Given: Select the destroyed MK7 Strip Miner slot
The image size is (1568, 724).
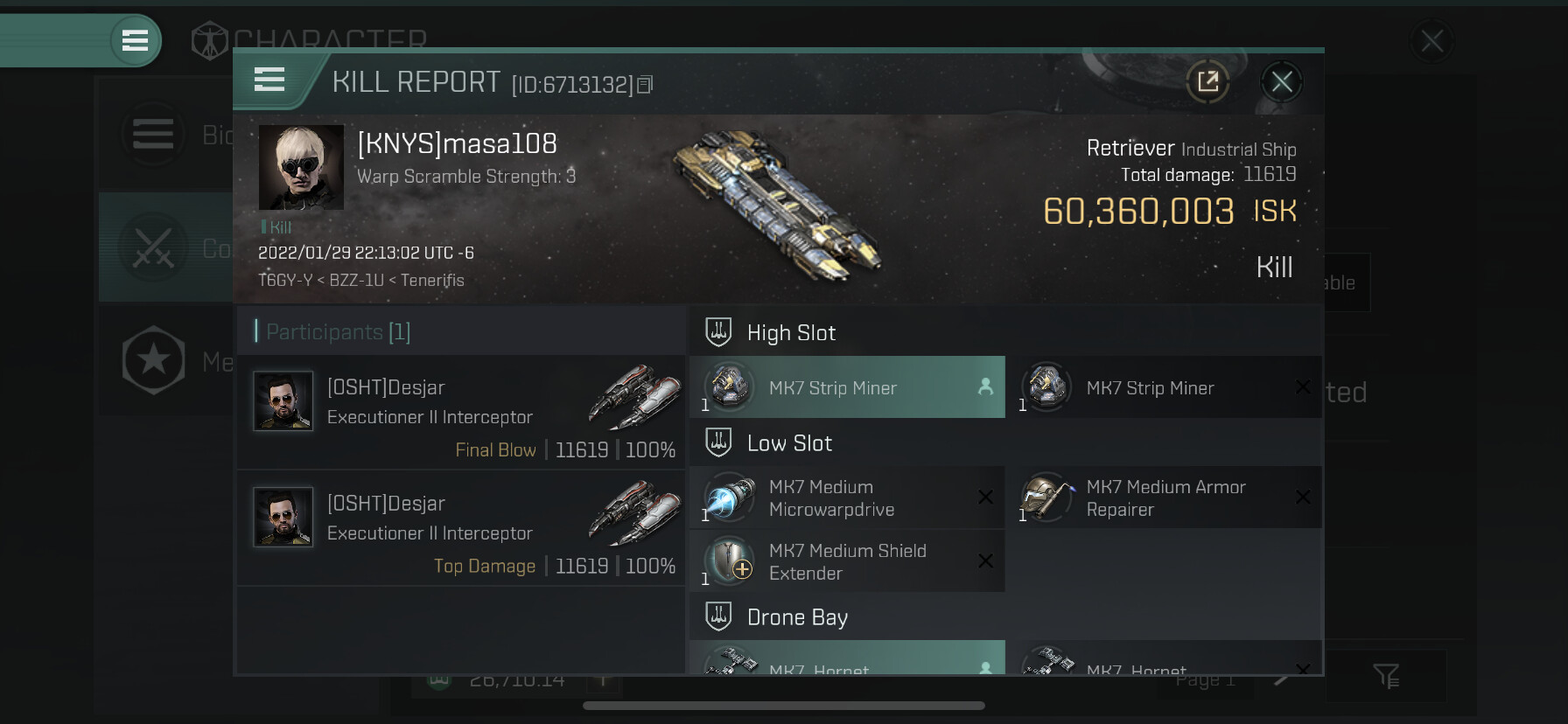Looking at the screenshot, I should (x=1164, y=387).
